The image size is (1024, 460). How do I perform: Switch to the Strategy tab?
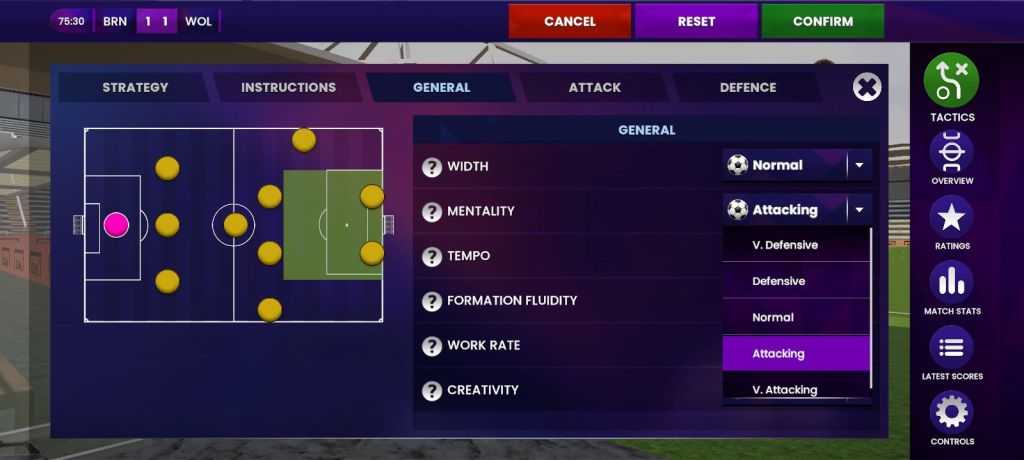[x=135, y=87]
